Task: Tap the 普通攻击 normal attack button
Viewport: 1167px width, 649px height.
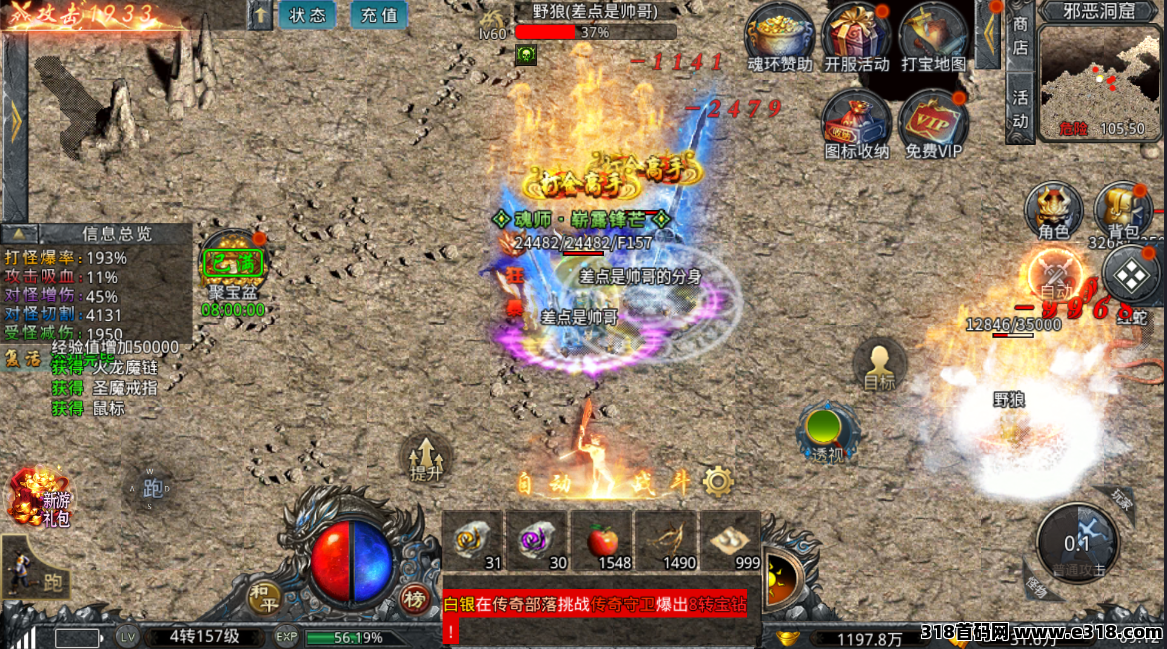Action: tap(1076, 544)
